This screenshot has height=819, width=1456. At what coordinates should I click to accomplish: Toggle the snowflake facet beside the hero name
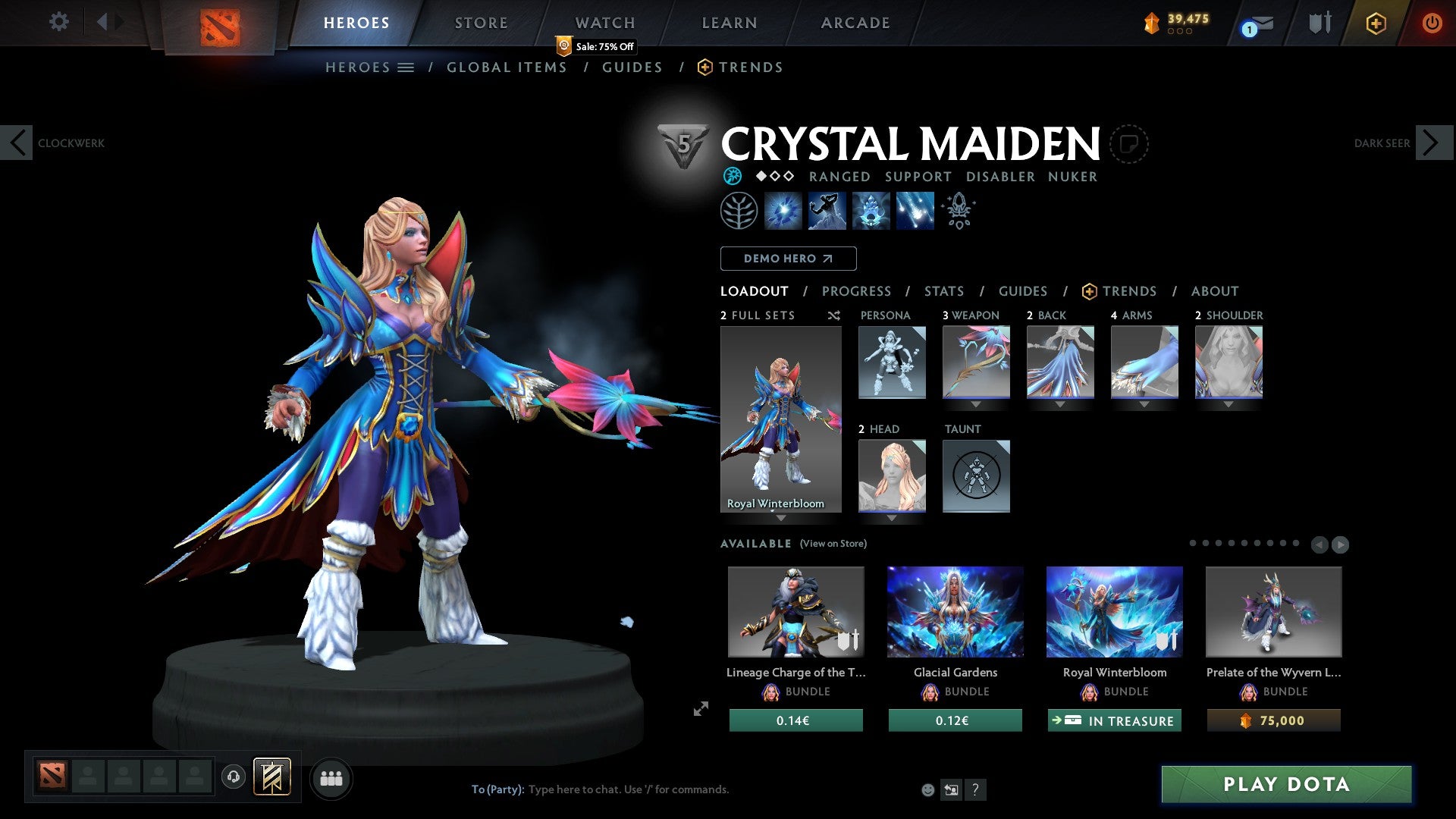pyautogui.click(x=732, y=176)
